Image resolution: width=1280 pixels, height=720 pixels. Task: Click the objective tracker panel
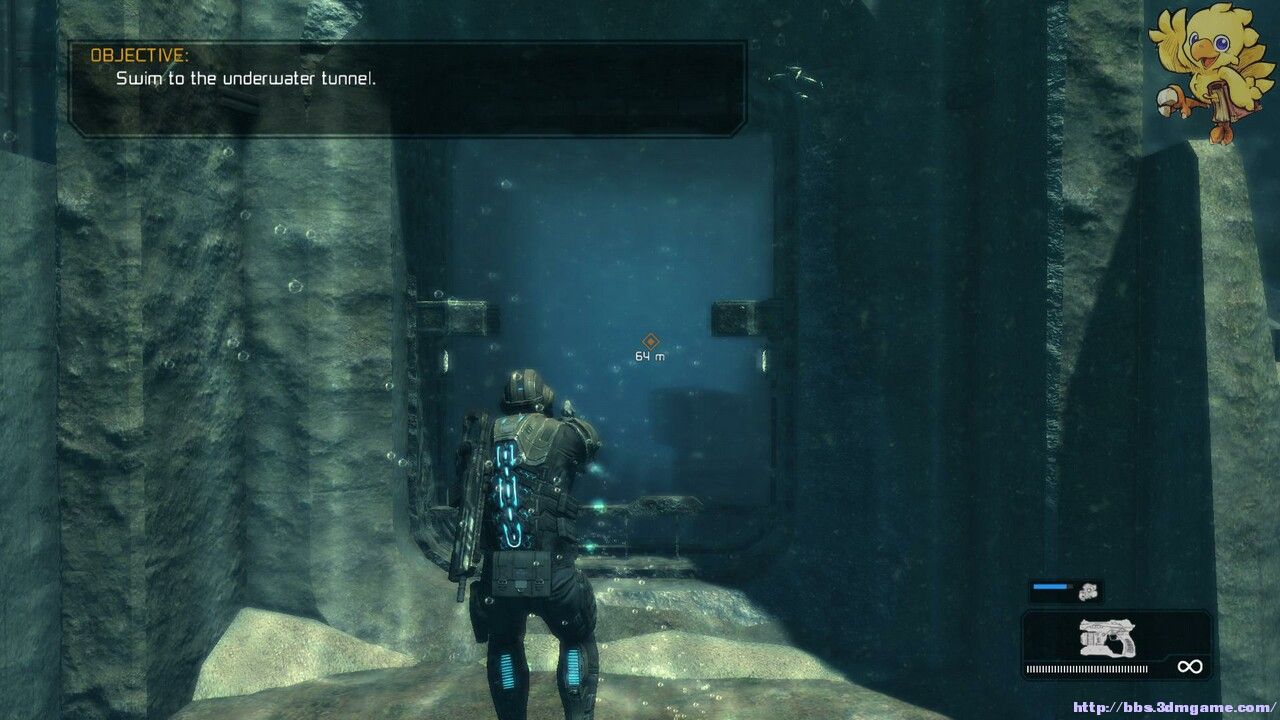(407, 88)
